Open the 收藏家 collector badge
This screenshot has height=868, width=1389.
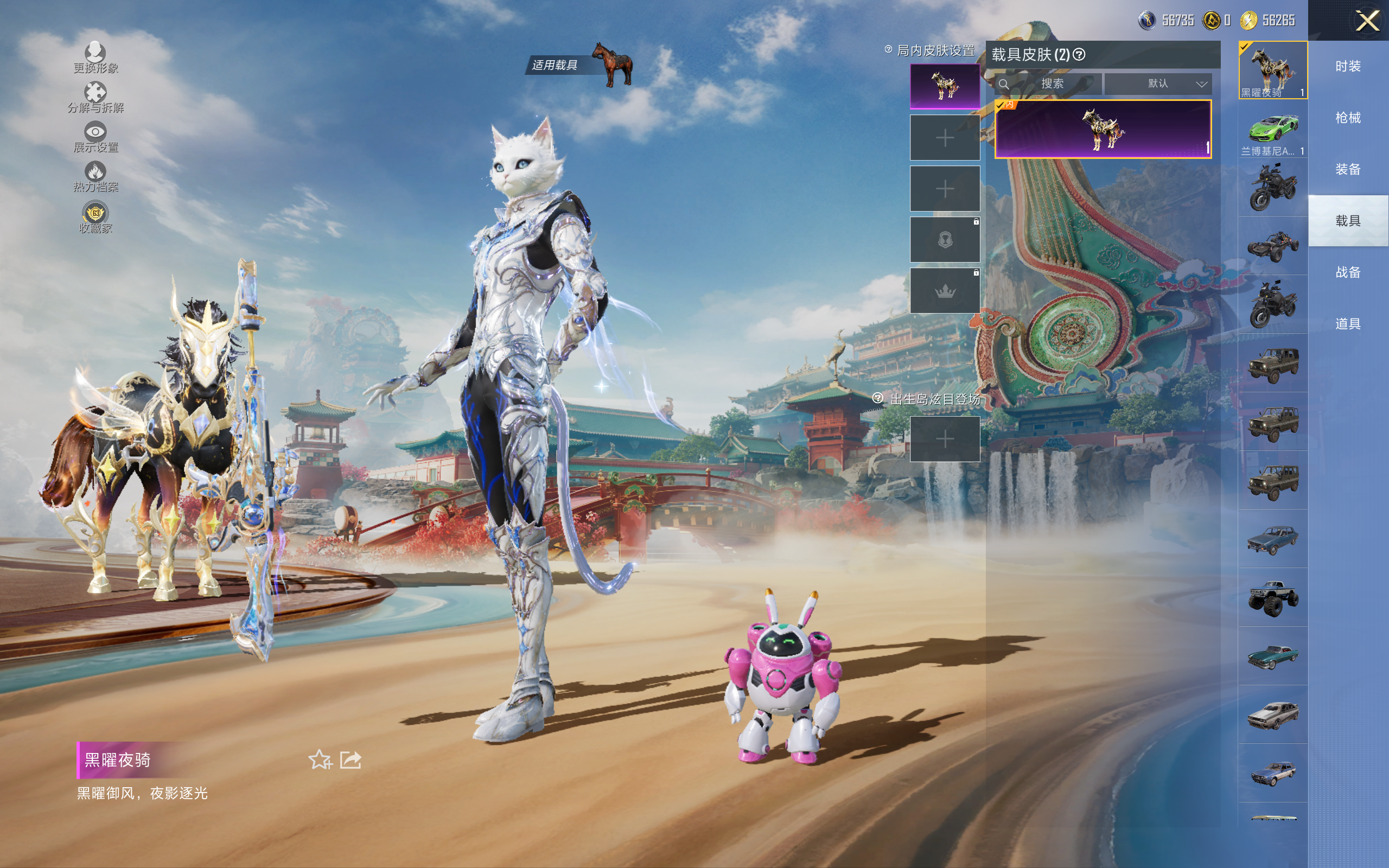click(95, 217)
